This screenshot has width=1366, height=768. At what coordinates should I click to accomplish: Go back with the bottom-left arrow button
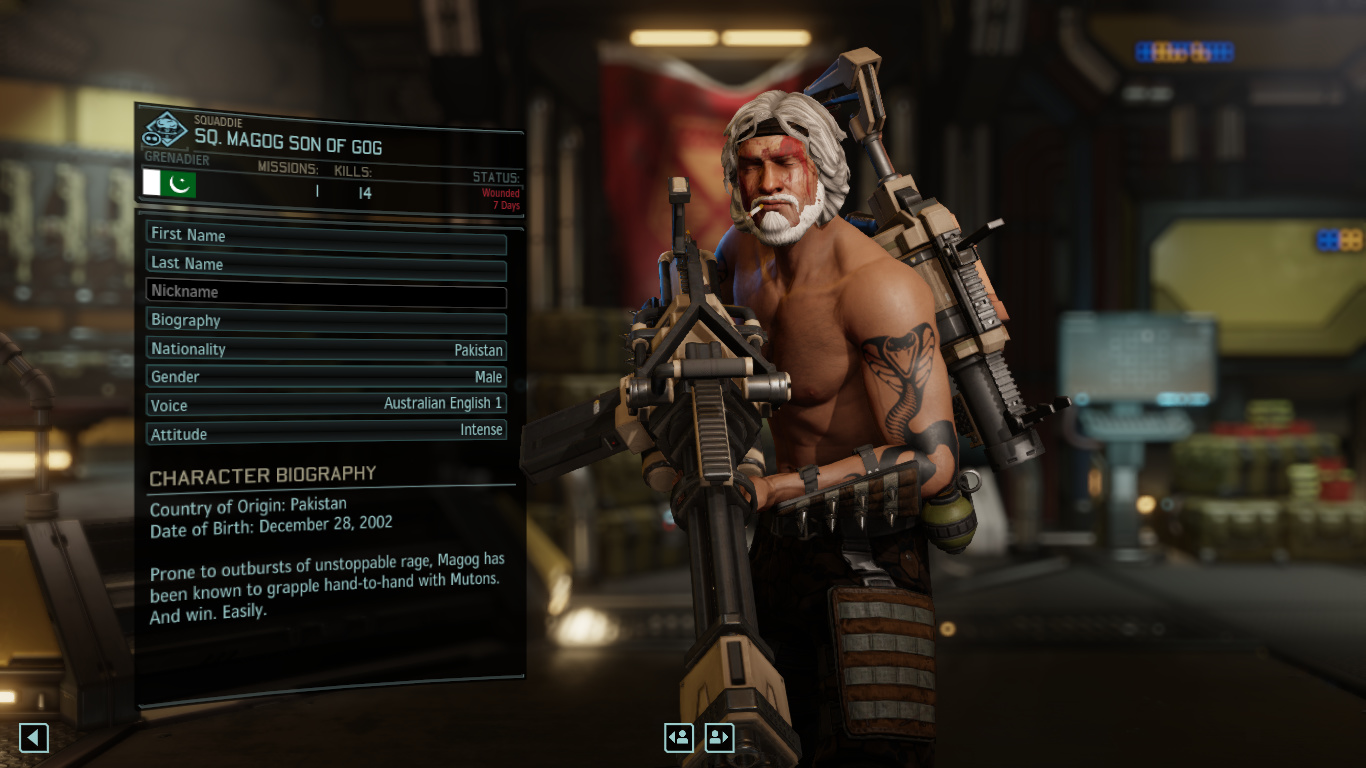[x=34, y=738]
